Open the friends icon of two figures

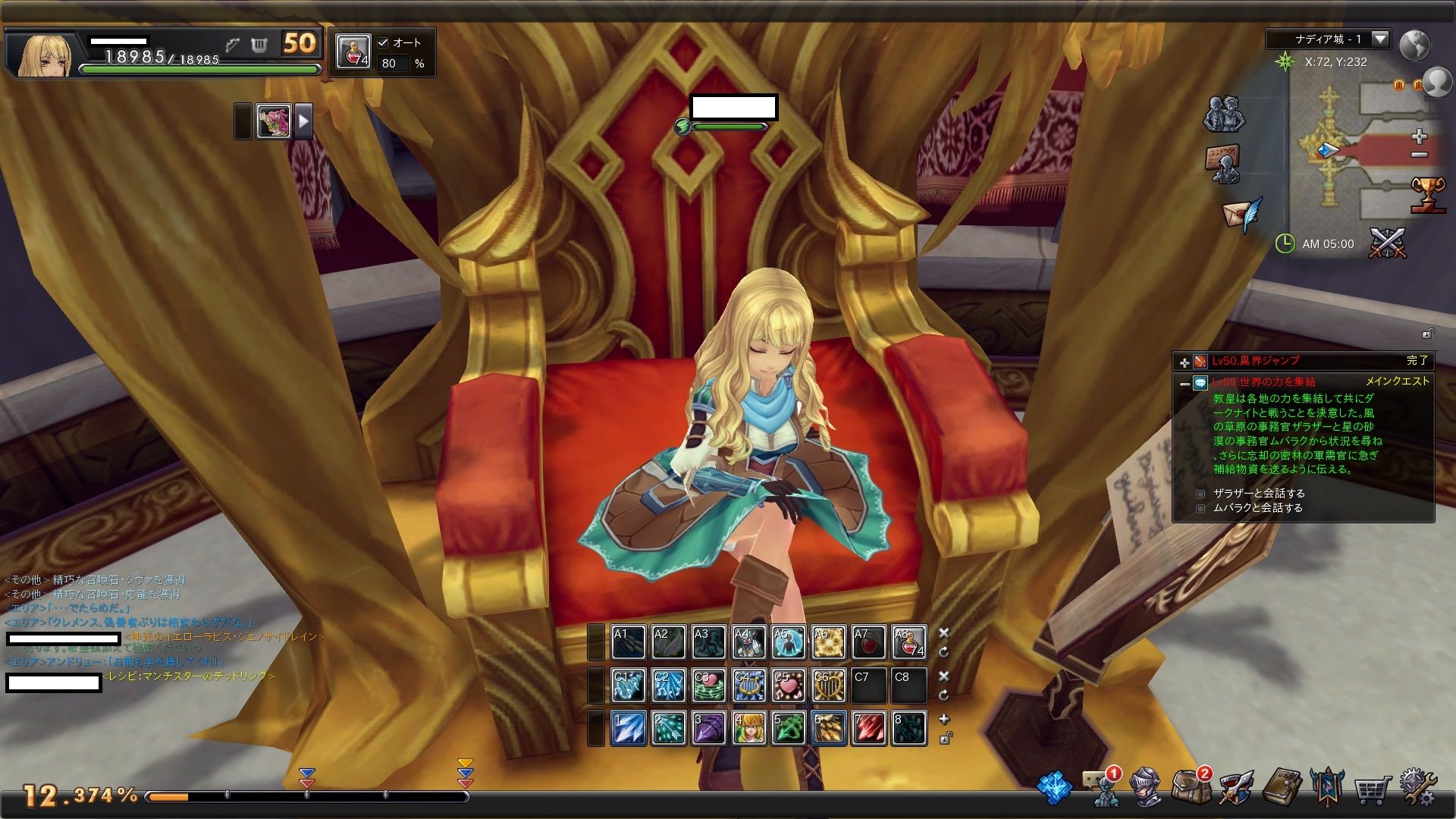click(x=1223, y=115)
